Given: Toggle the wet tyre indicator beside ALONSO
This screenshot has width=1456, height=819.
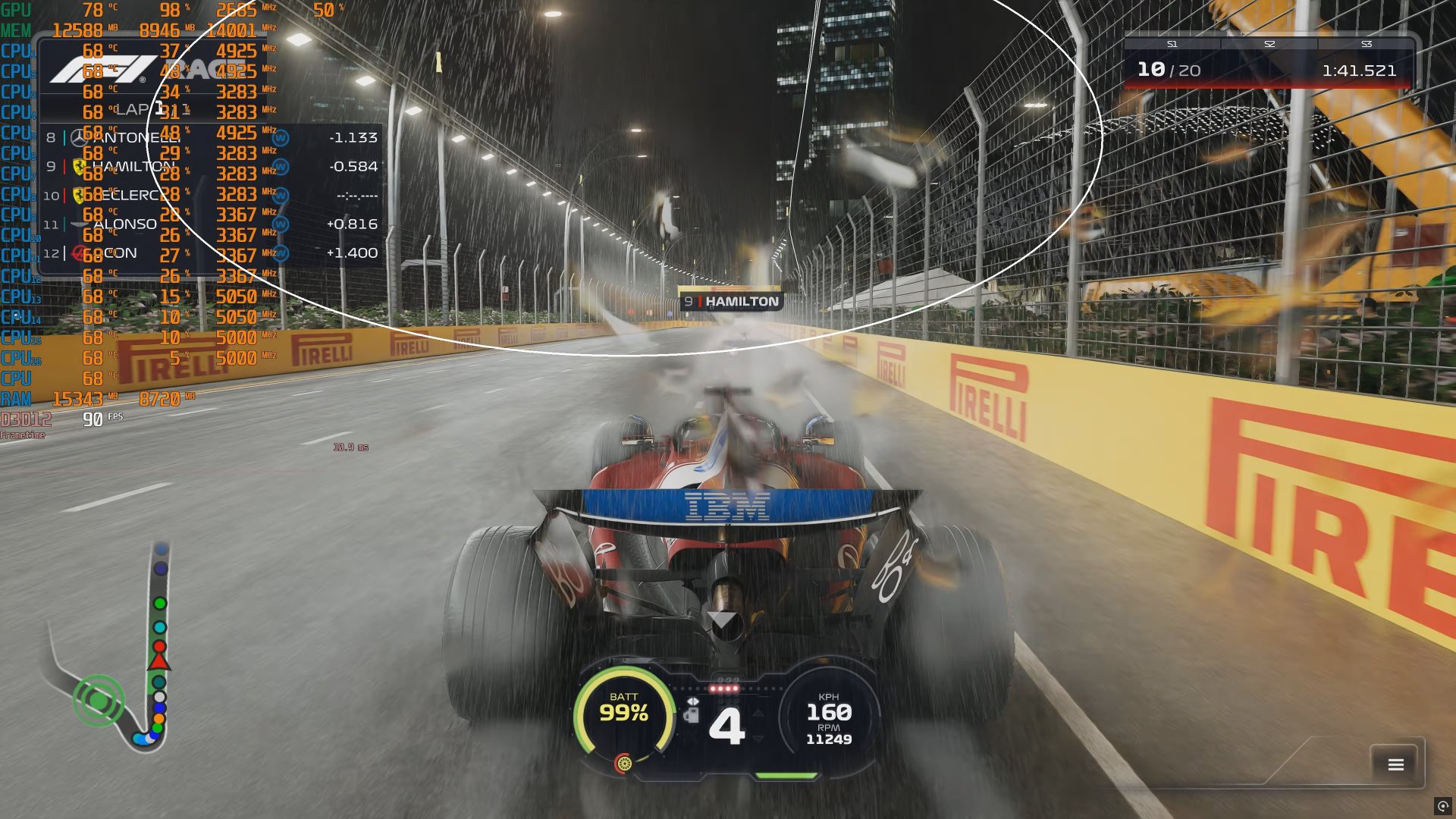Looking at the screenshot, I should [x=281, y=224].
